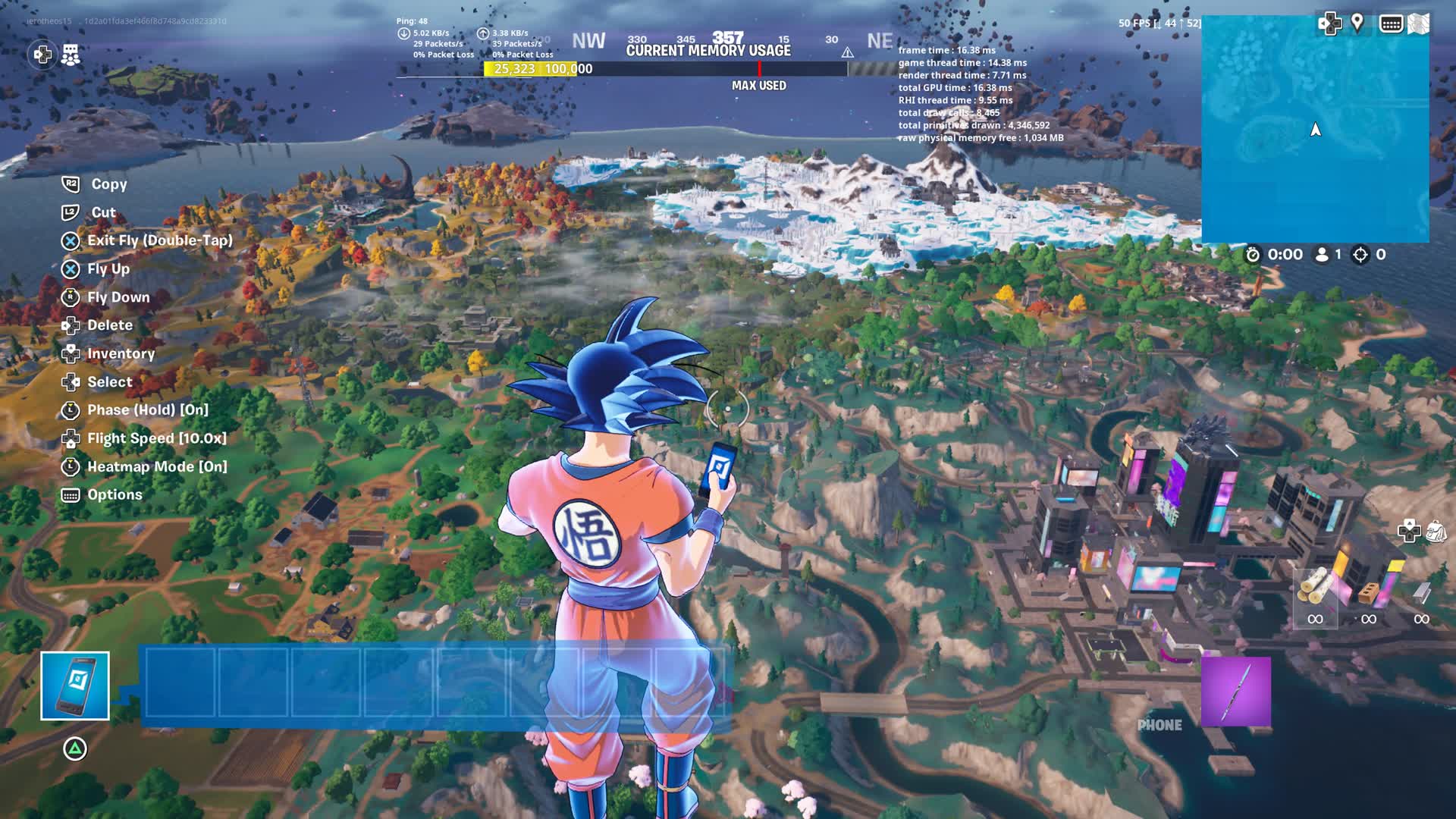Open the party chat group icon
Screen dimensions: 1456x819
pyautogui.click(x=71, y=55)
